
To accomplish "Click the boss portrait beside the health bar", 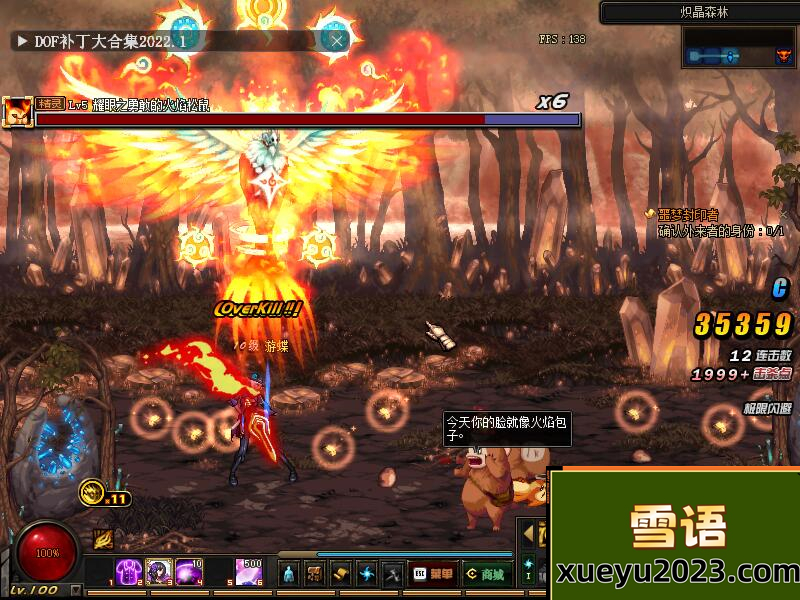I will click(x=17, y=111).
